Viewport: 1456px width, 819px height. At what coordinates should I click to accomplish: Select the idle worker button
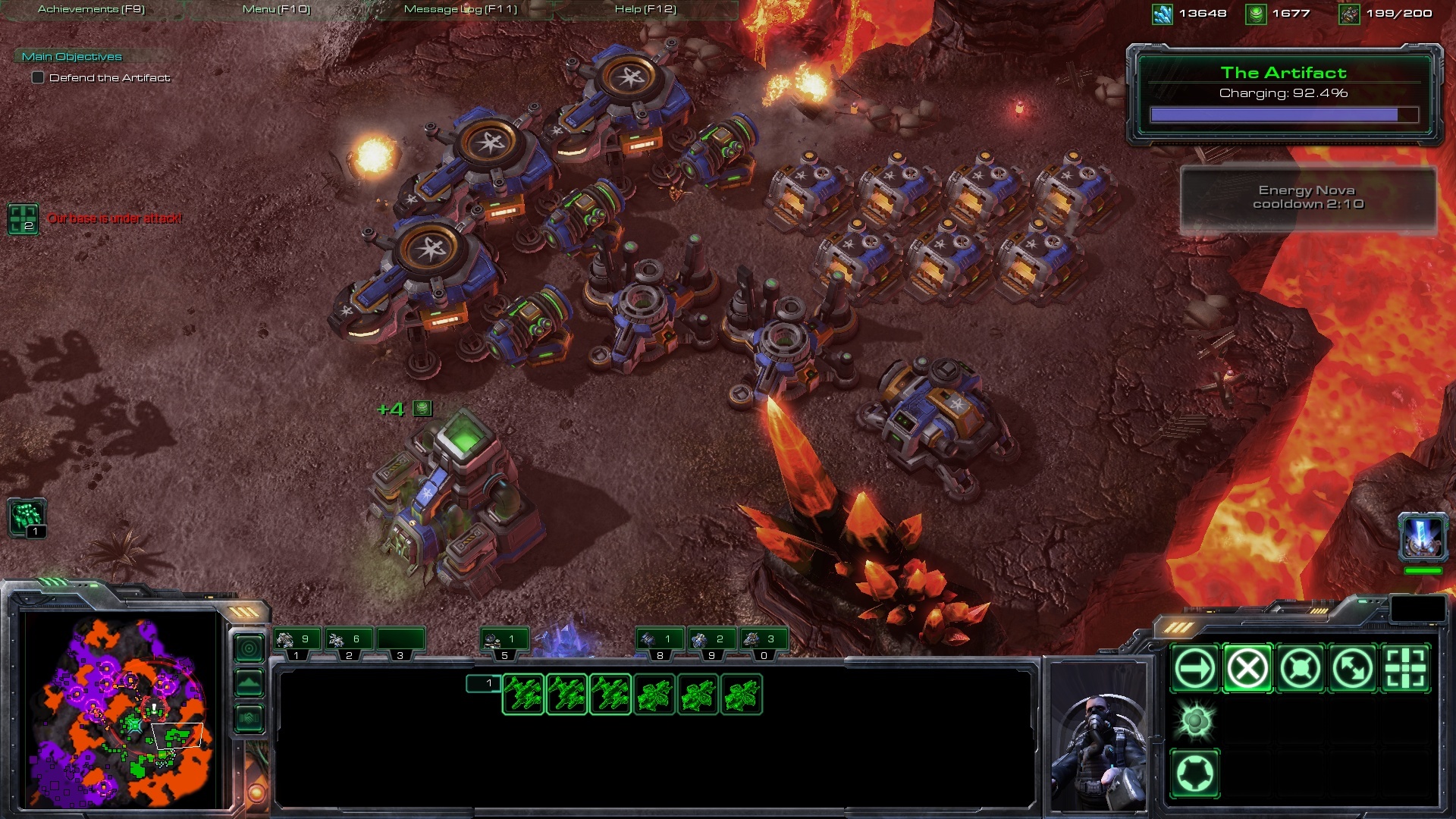27,517
